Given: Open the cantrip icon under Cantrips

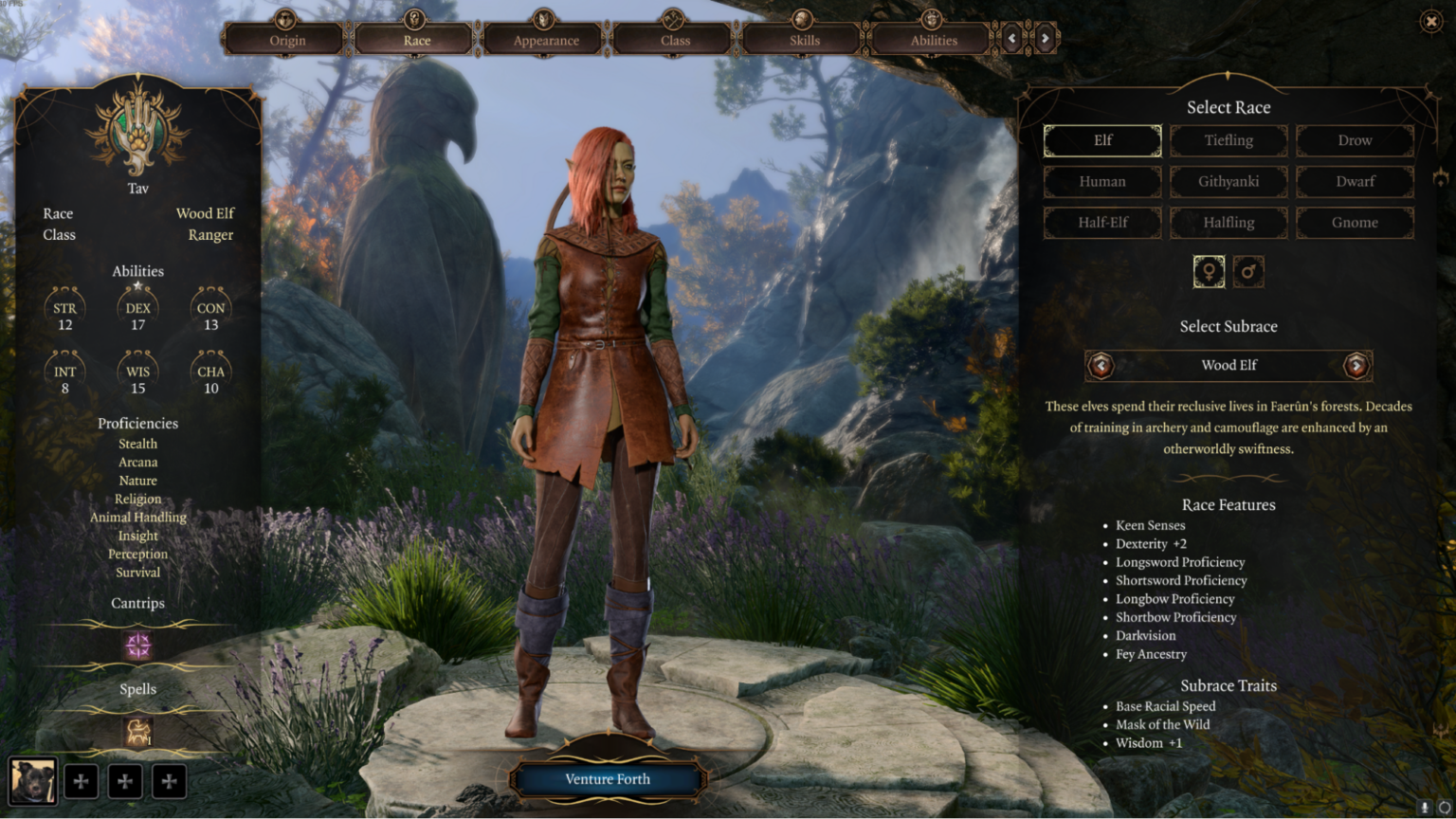Looking at the screenshot, I should (137, 646).
